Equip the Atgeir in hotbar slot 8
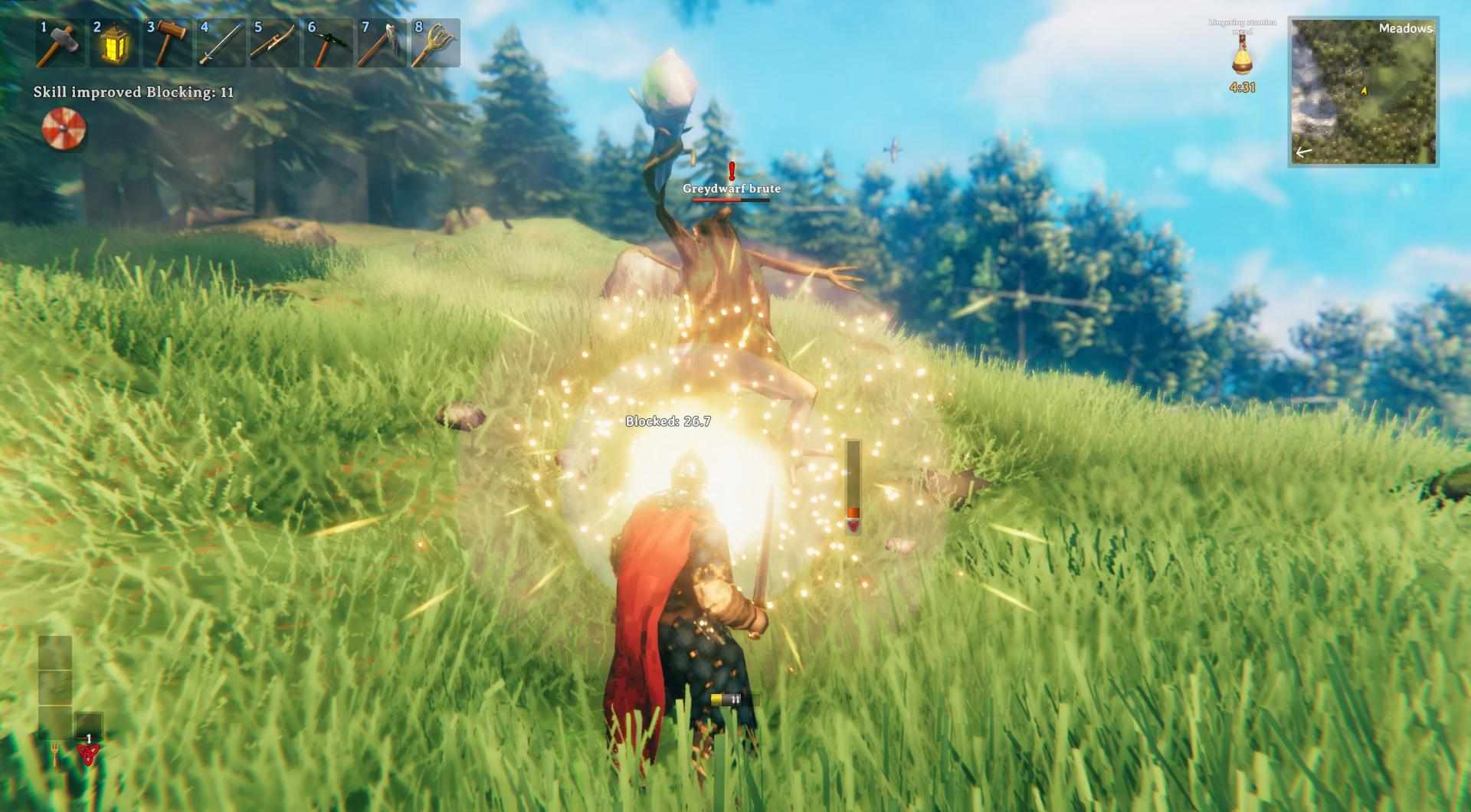The width and height of the screenshot is (1471, 812). 438,44
